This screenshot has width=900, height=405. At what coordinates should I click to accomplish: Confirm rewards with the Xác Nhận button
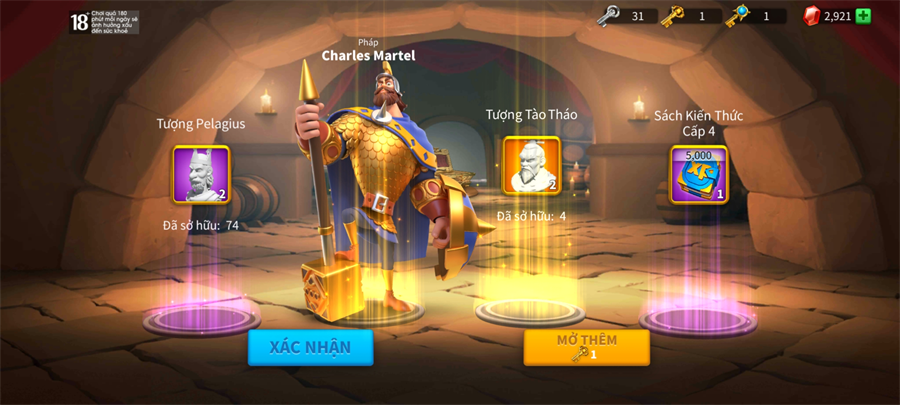pyautogui.click(x=310, y=347)
